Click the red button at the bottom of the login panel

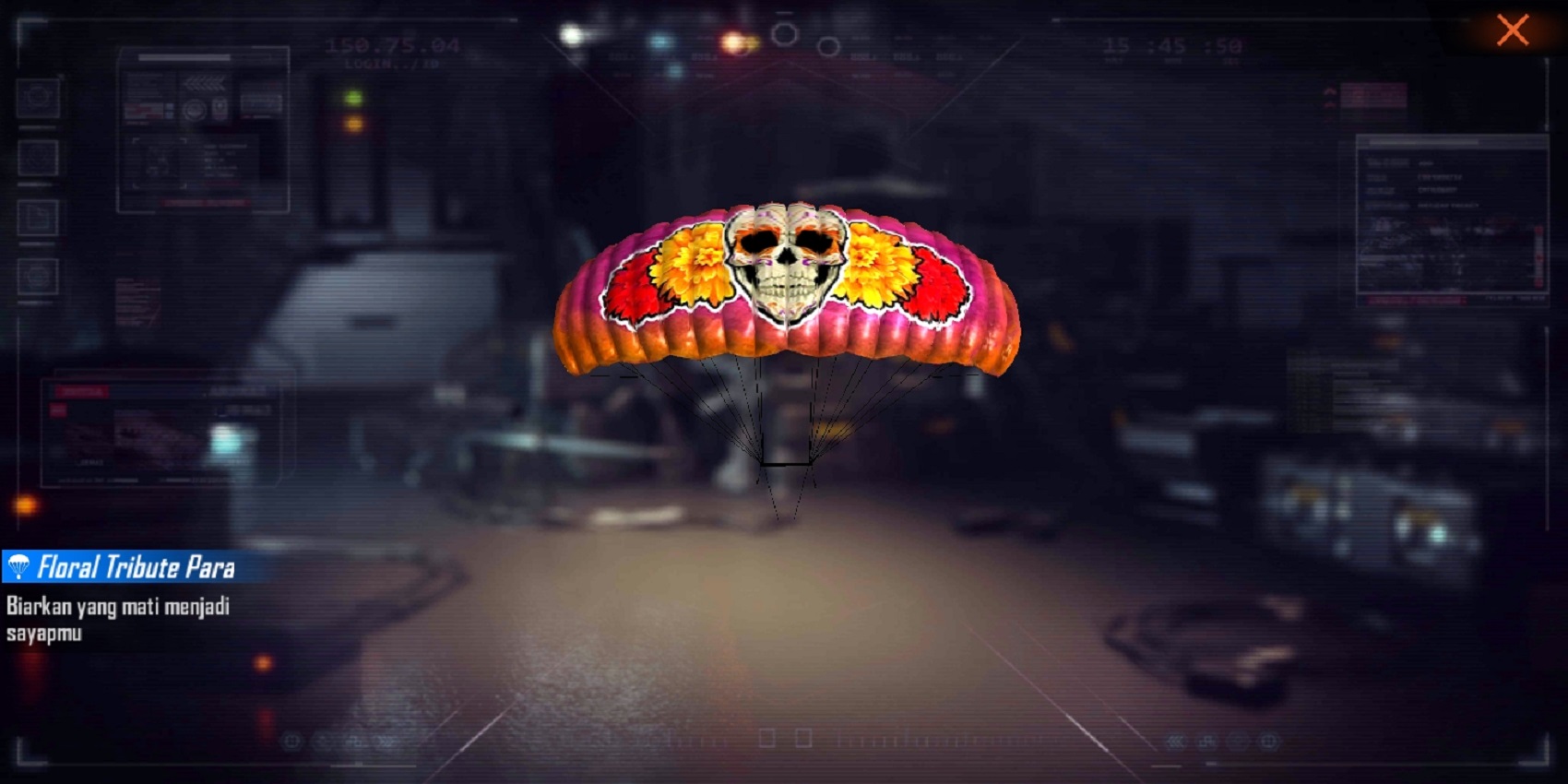pos(203,202)
